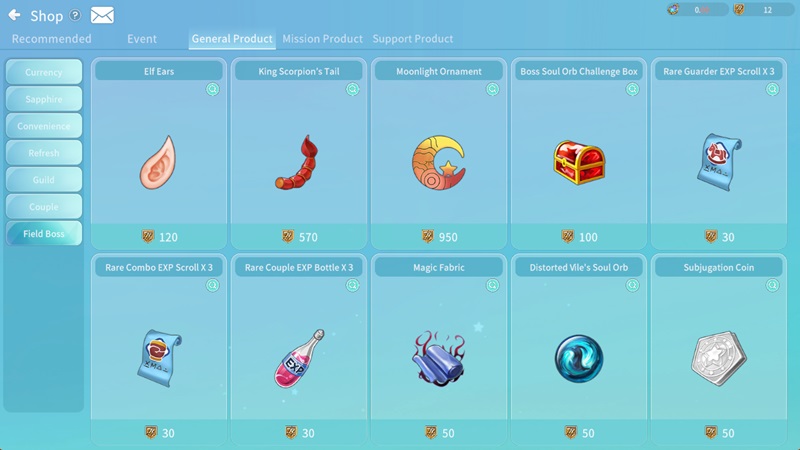
Task: Show the Shop help question mark
Action: (75, 16)
